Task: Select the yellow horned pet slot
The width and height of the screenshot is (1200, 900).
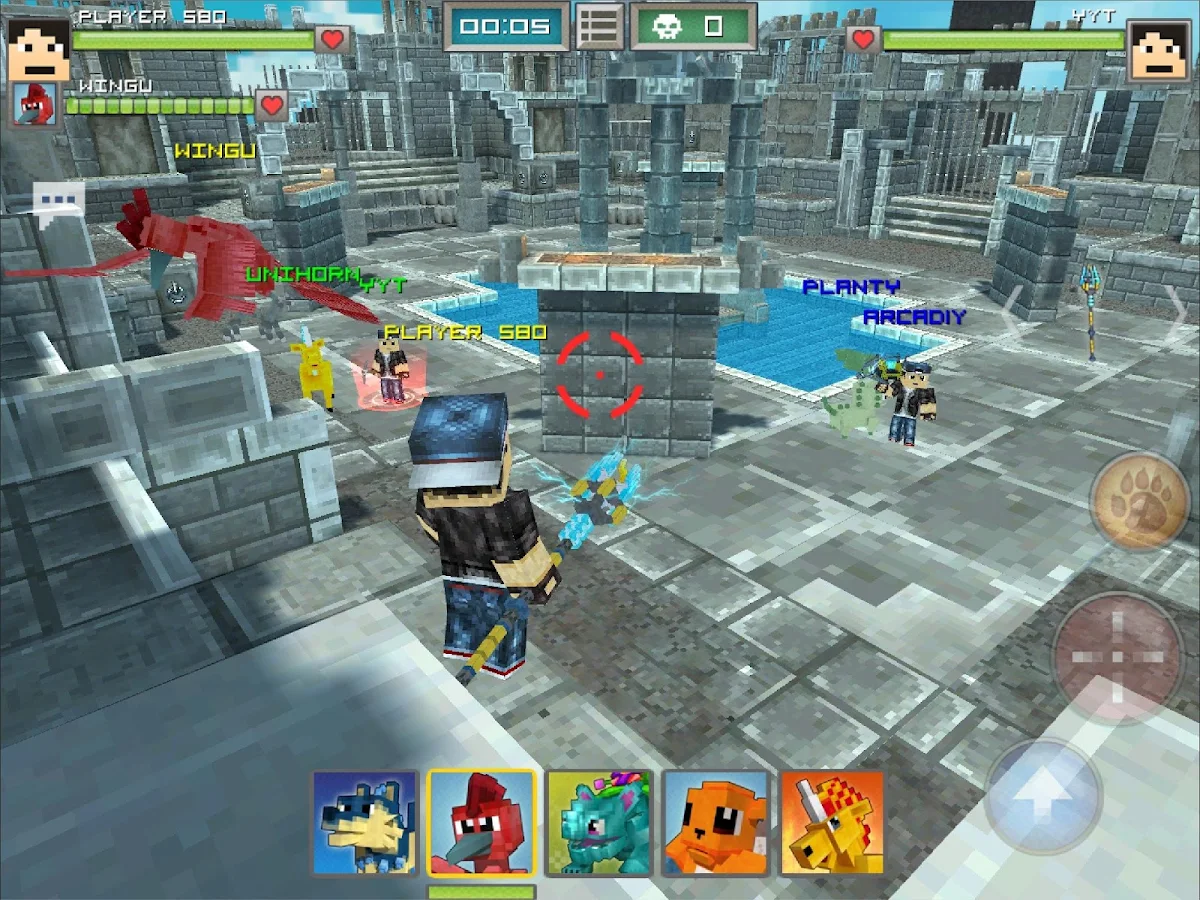Action: 832,823
